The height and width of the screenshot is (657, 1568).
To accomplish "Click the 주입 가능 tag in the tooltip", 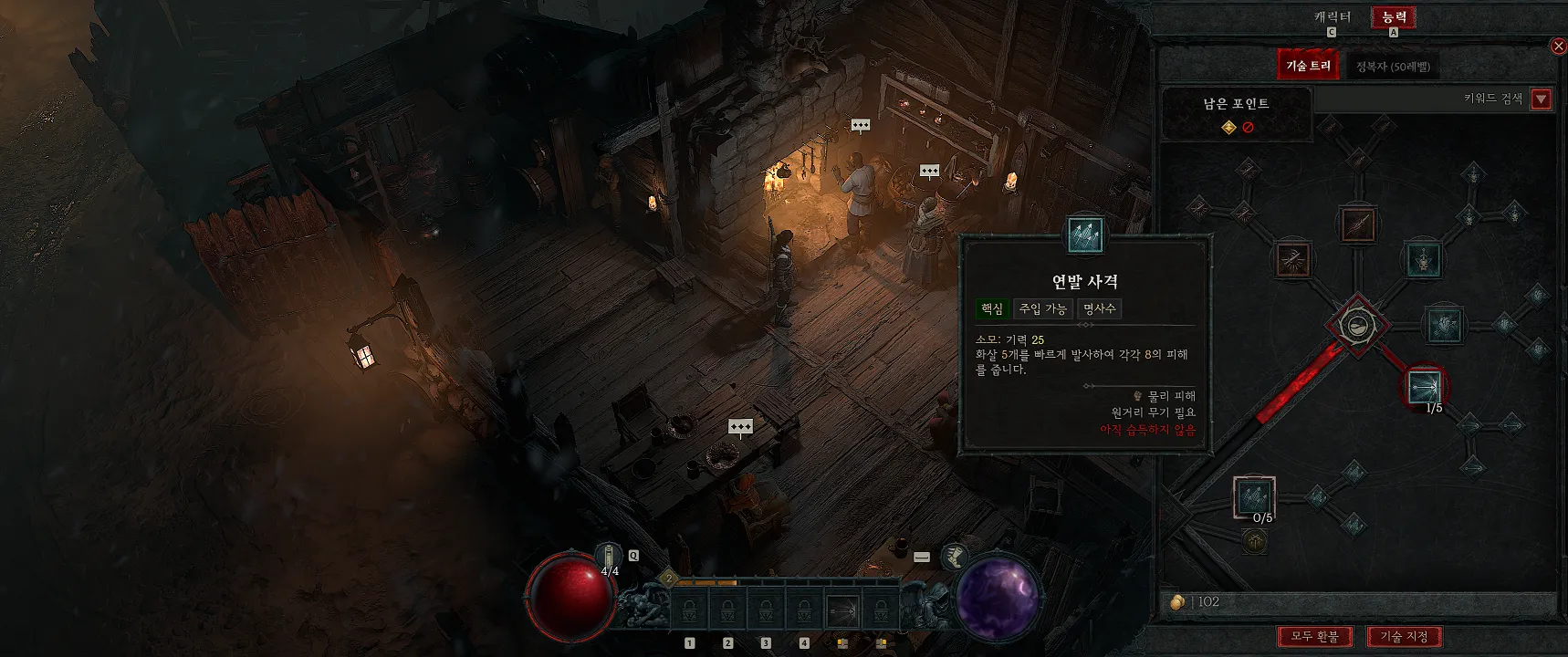I will pyautogui.click(x=1042, y=309).
